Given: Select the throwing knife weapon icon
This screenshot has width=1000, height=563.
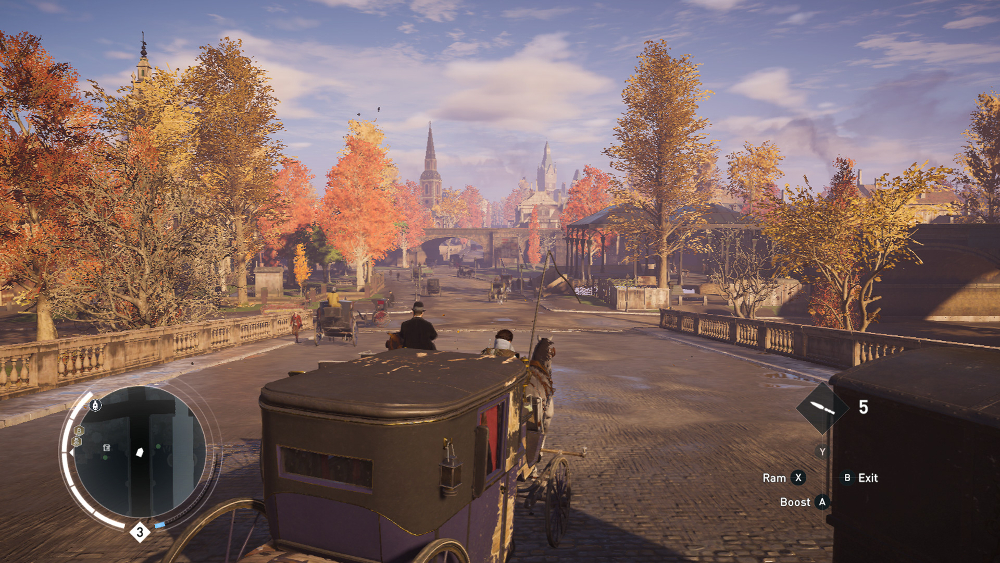Looking at the screenshot, I should coord(822,408).
